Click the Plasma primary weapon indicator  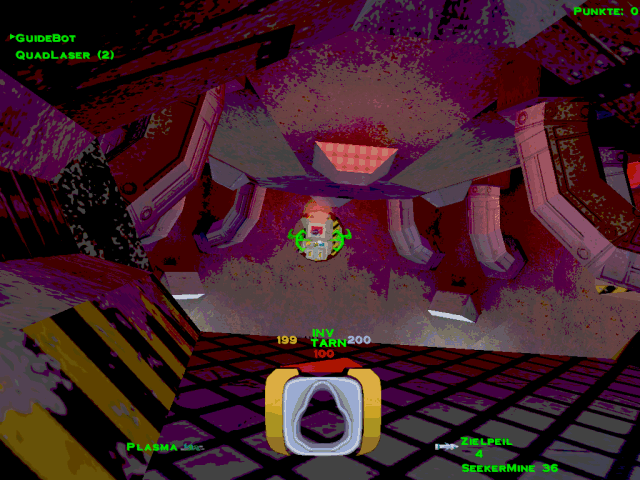tap(153, 447)
